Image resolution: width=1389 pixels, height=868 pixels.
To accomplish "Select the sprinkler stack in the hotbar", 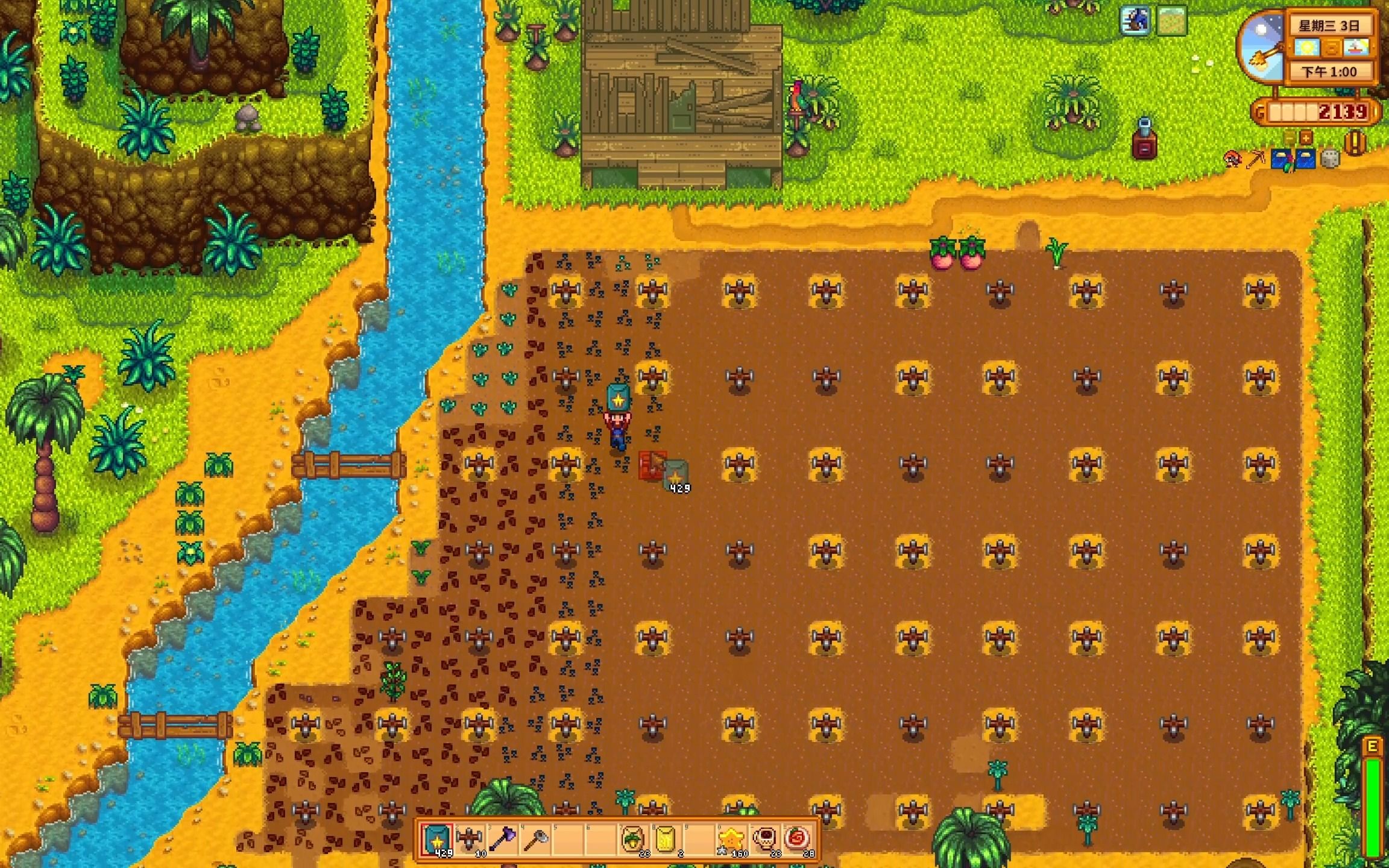I will pyautogui.click(x=470, y=838).
